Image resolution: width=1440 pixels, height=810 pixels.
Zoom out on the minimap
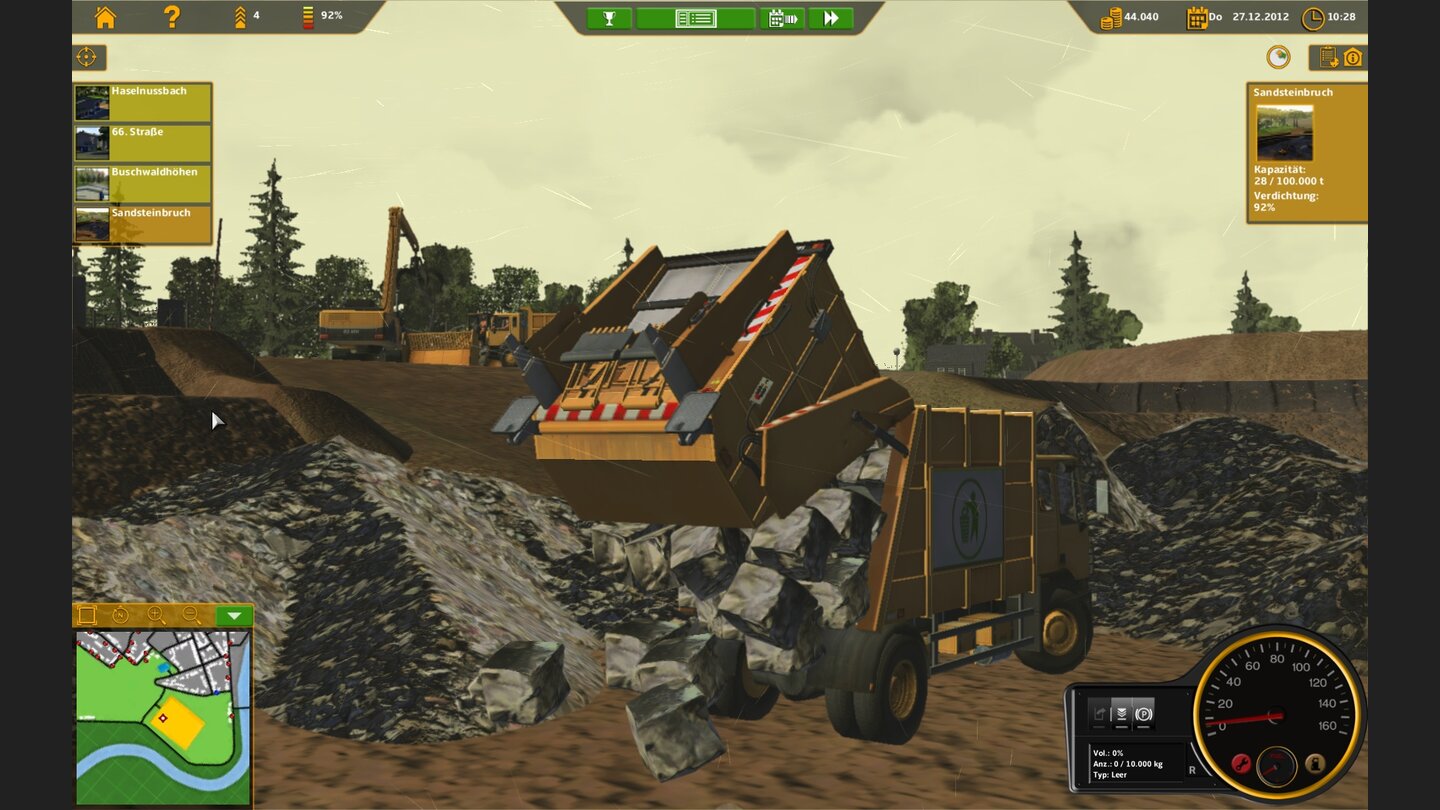(189, 614)
